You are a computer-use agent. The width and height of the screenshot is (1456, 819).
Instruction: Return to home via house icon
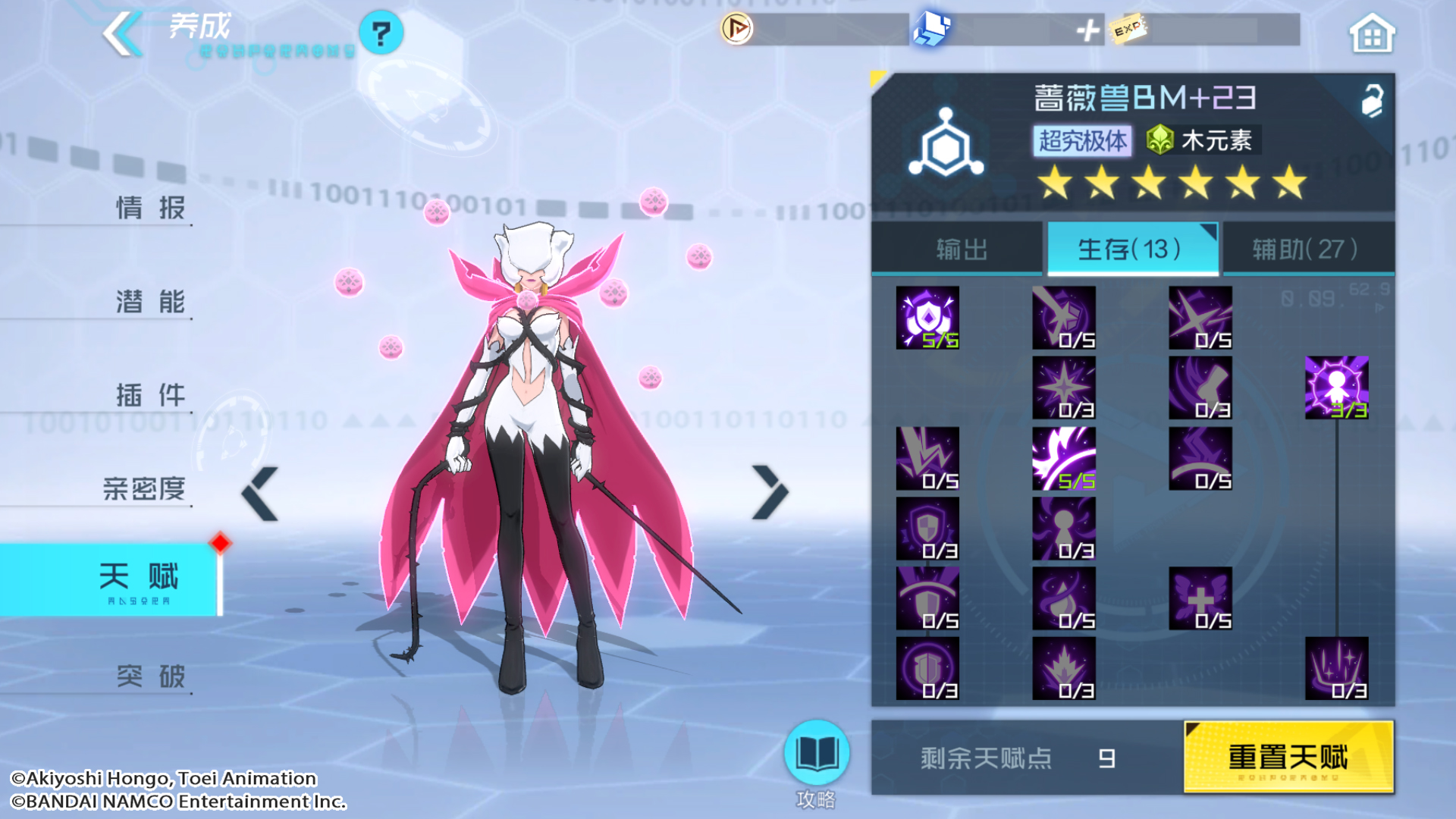point(1371,34)
